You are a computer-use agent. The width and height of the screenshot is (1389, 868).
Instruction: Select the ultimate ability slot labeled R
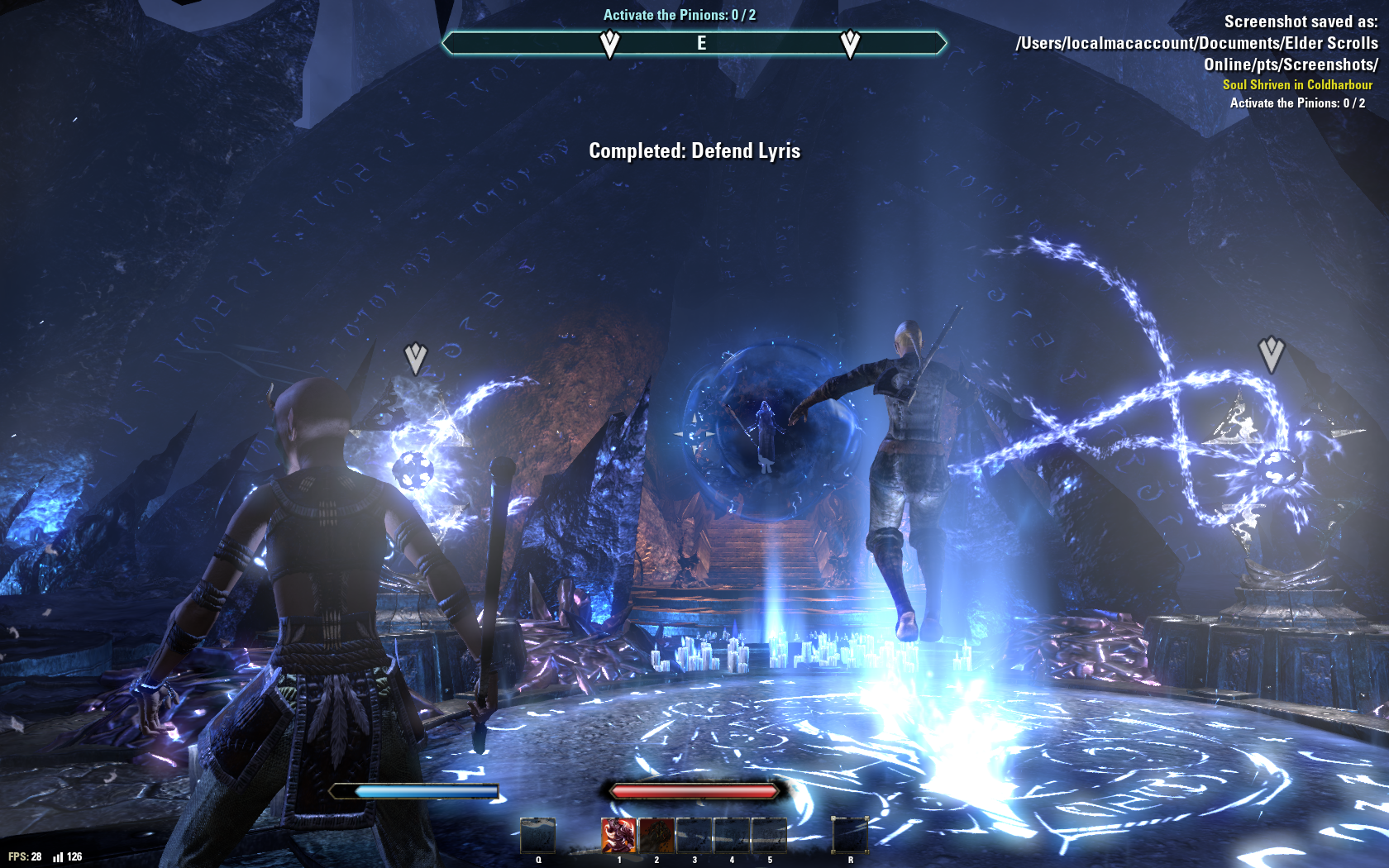[850, 835]
